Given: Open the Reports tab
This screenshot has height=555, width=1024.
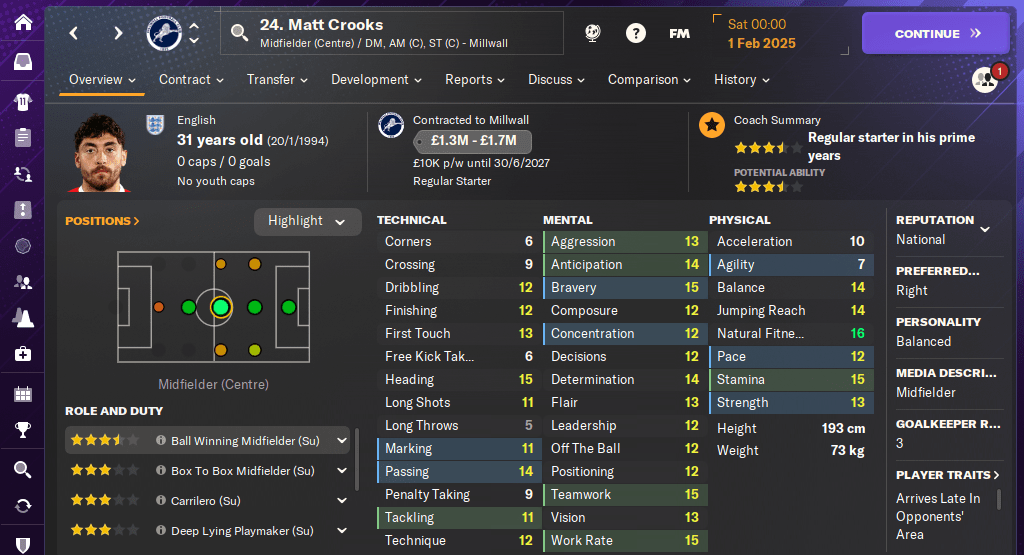Looking at the screenshot, I should [x=475, y=80].
